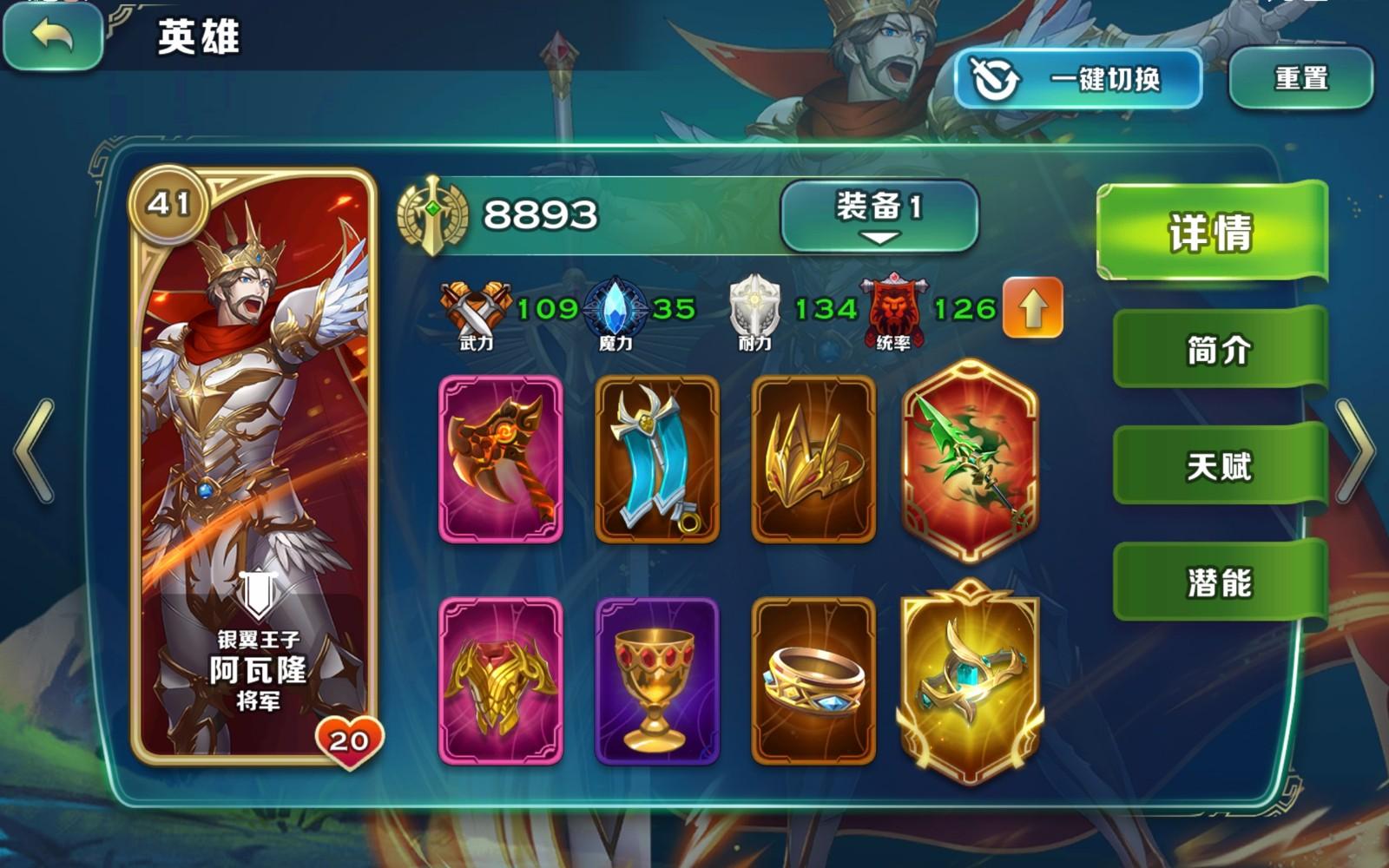The image size is (1389, 868).
Task: Tap the back arrow to exit hero screen
Action: coord(50,38)
